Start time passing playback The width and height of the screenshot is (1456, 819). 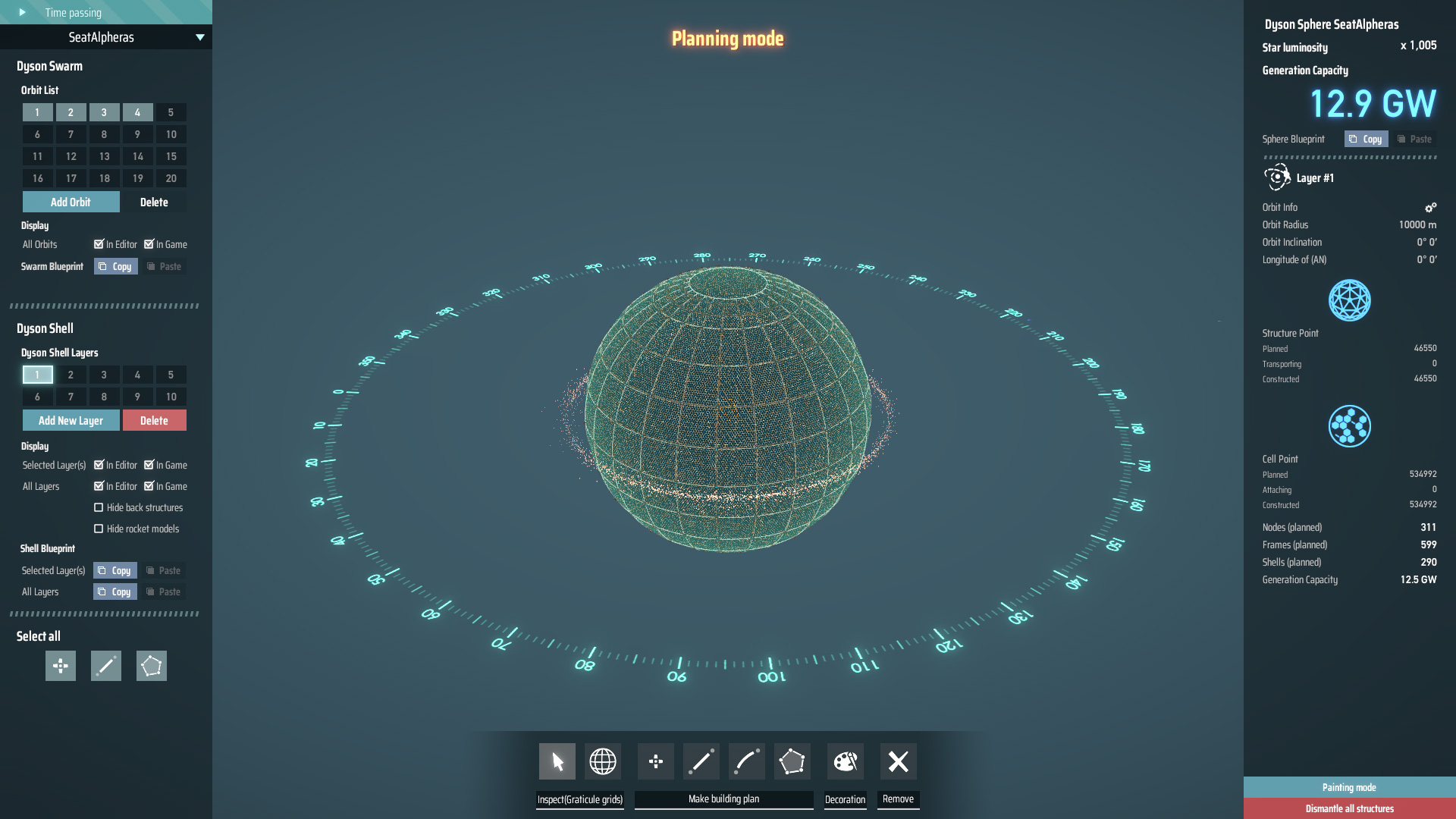pos(21,12)
